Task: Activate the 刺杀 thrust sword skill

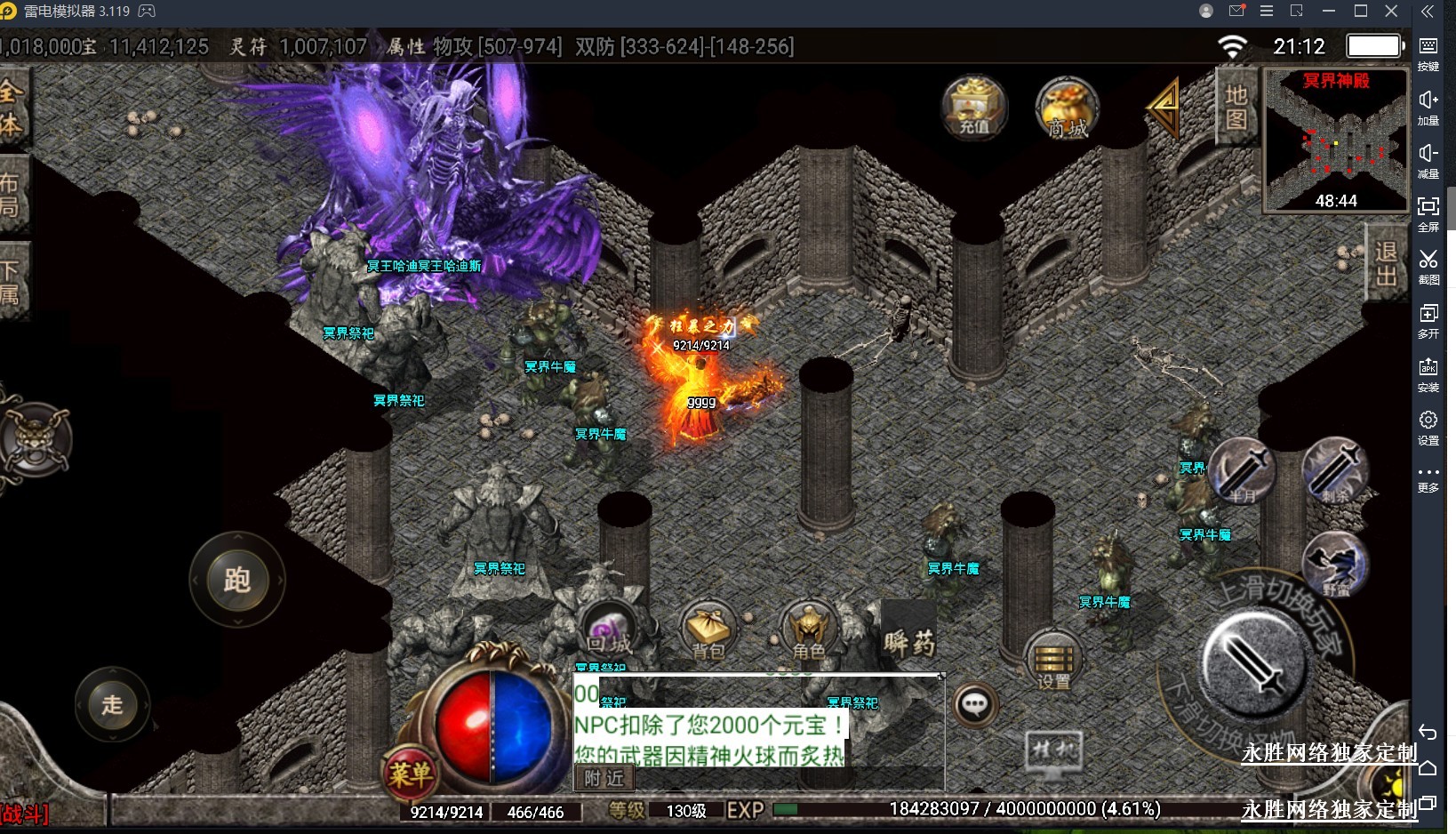Action: pos(1334,470)
